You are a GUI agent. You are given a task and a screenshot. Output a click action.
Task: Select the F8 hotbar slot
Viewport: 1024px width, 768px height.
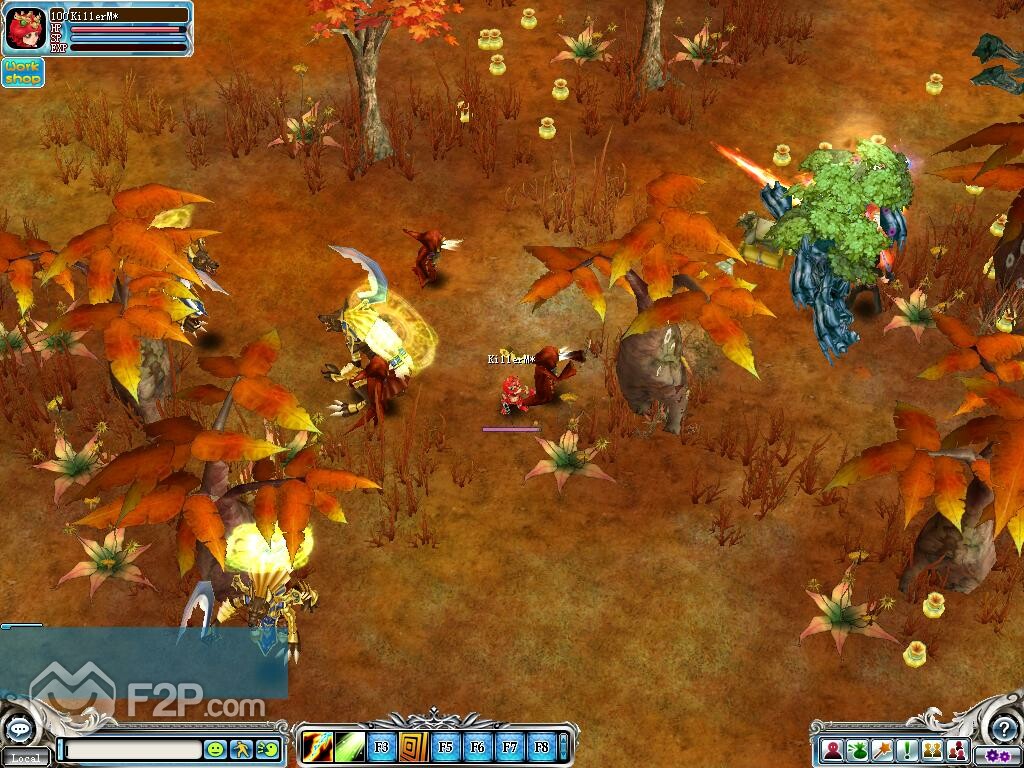point(541,746)
